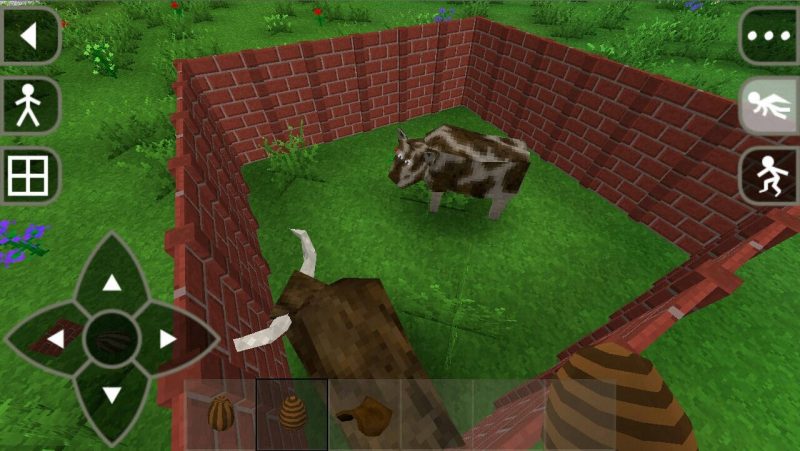This screenshot has width=800, height=451.
Task: Open the three-dots more options menu
Action: (x=768, y=36)
